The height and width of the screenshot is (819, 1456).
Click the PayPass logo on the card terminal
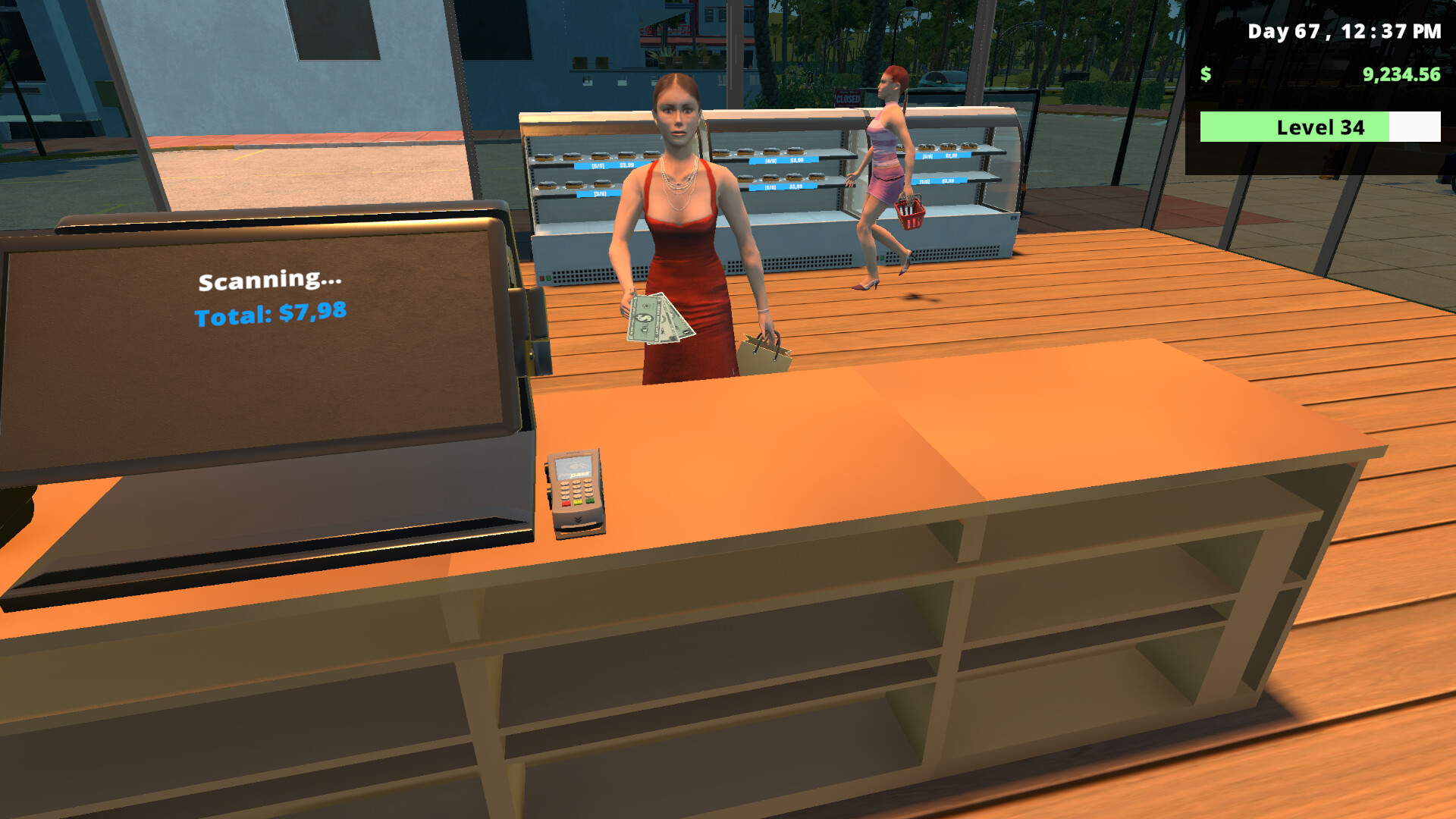[x=575, y=474]
